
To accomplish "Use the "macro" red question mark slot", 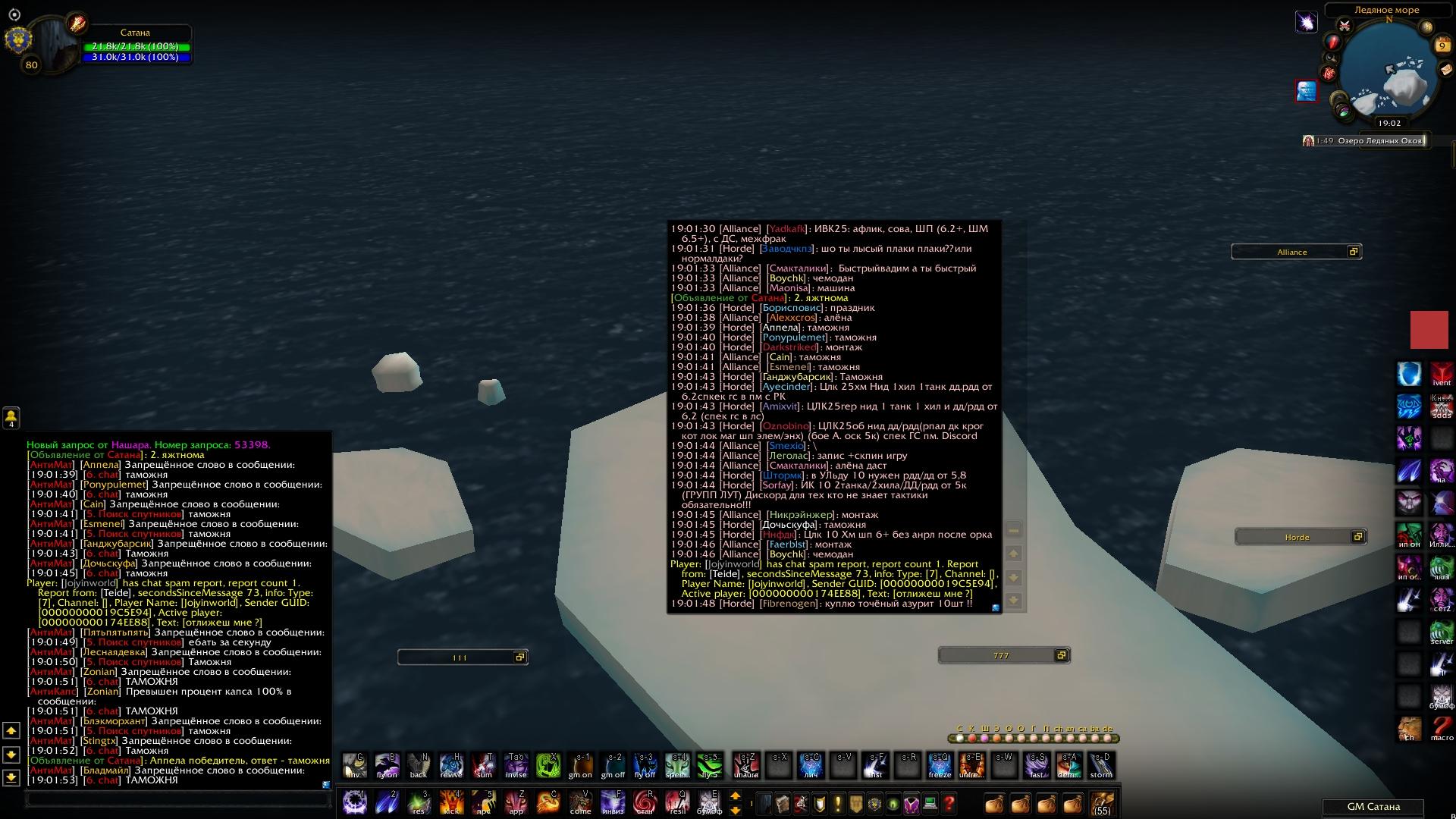I will pyautogui.click(x=1442, y=728).
